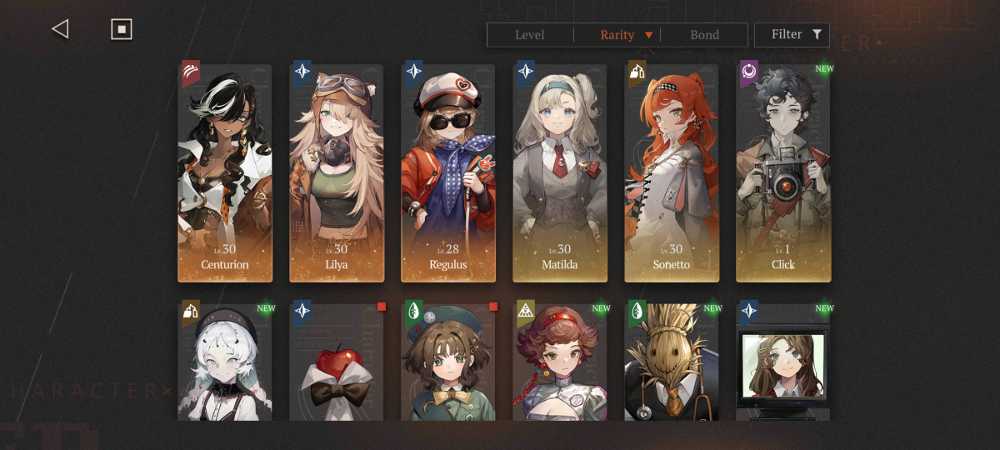
Task: Select the Lilya character card
Action: 336,173
